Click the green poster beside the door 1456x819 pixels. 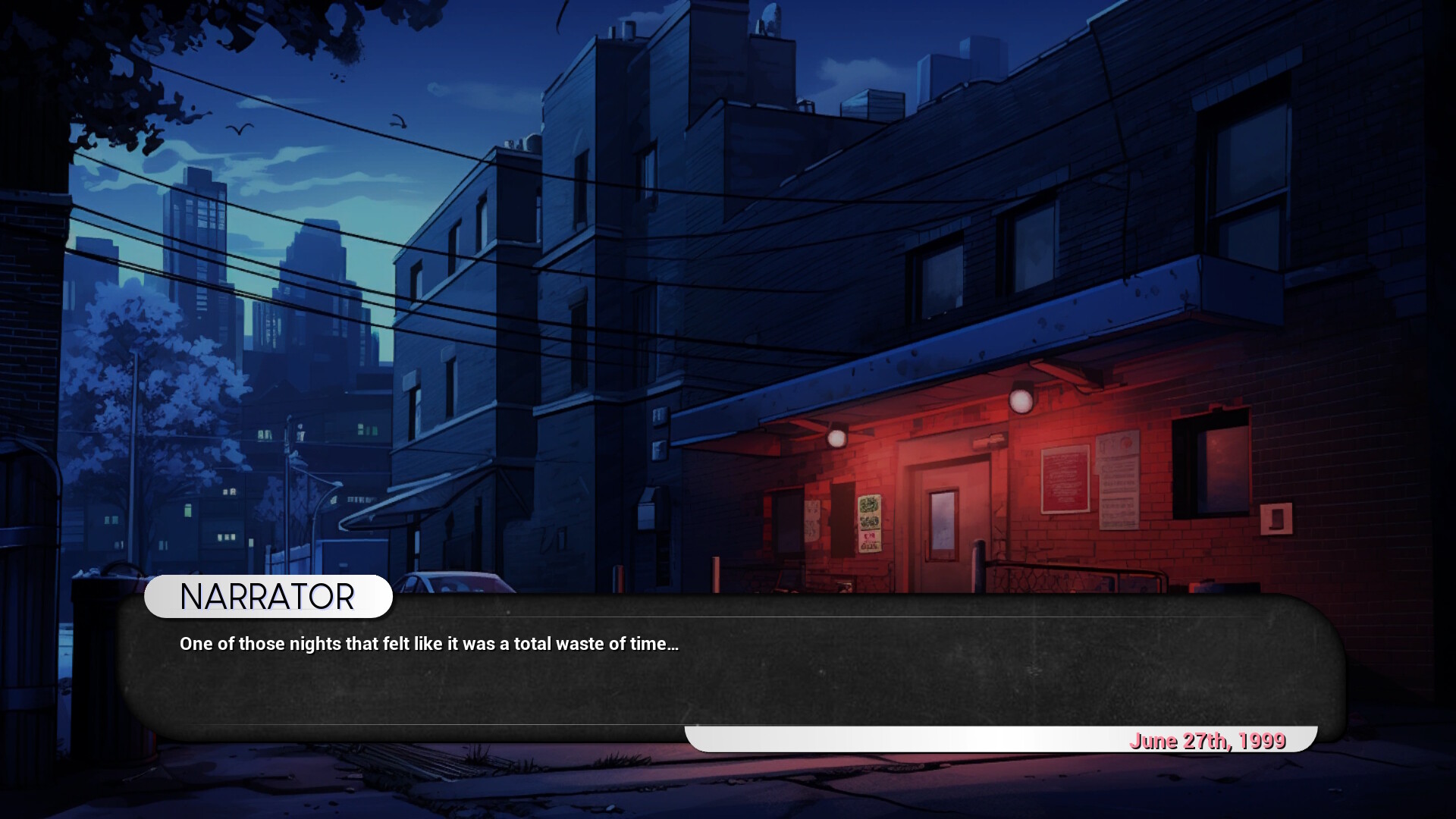[869, 523]
